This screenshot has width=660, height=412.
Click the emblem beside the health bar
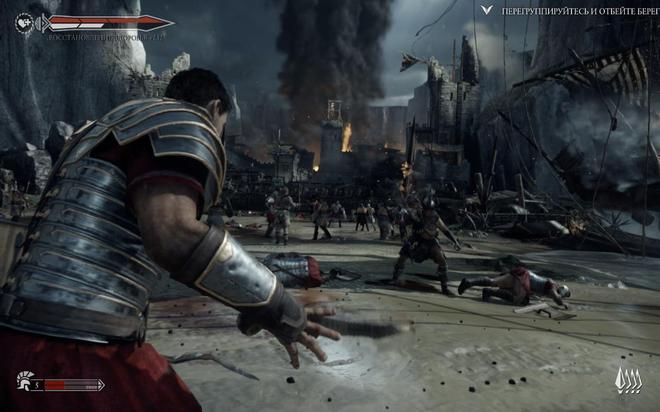click(24, 20)
